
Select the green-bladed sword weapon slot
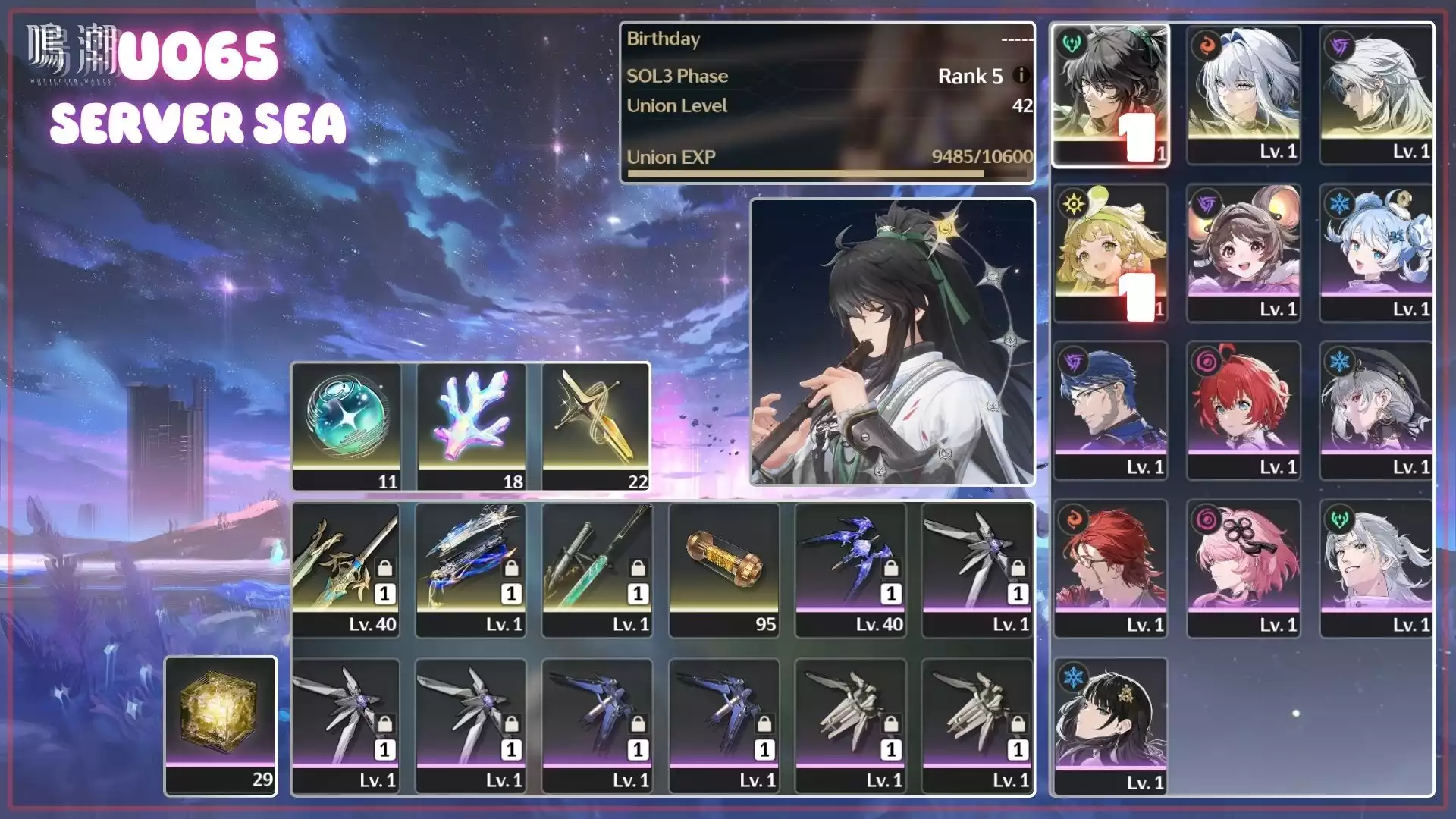[598, 569]
